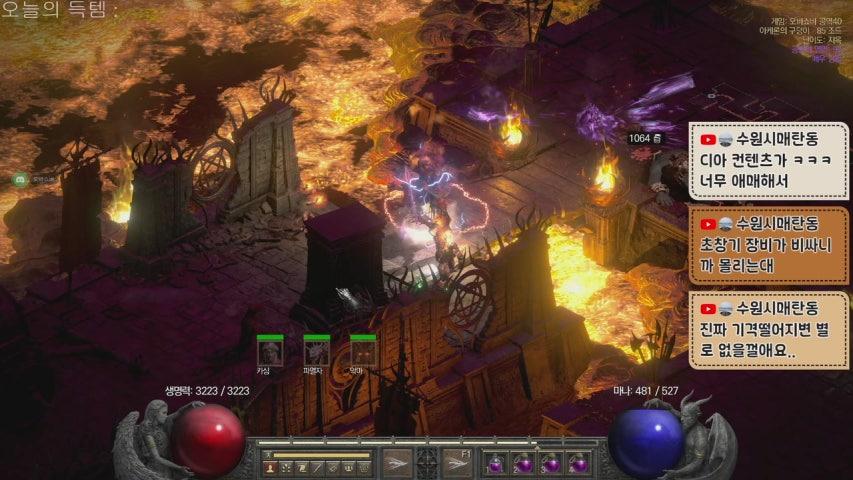The width and height of the screenshot is (853, 480).
Task: Select the 파멸자 summon portrait
Action: point(316,352)
